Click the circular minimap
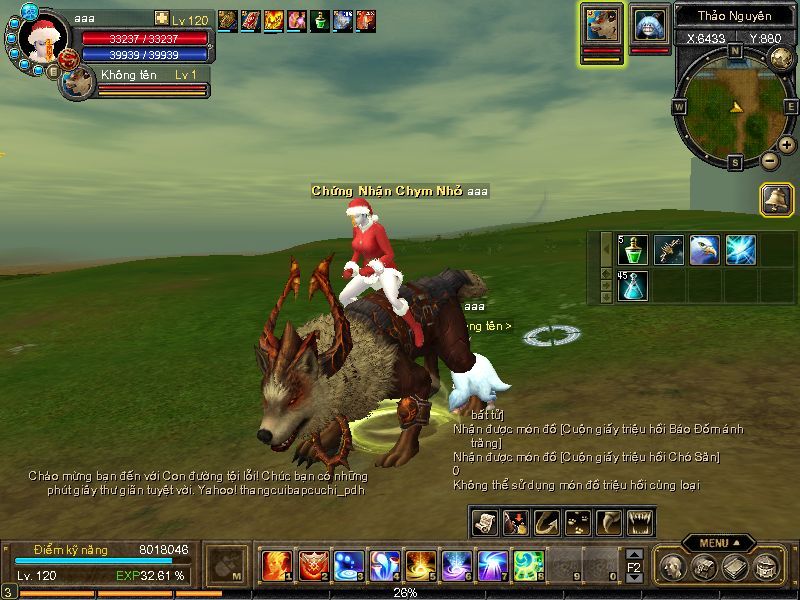800x600 pixels. (x=734, y=103)
